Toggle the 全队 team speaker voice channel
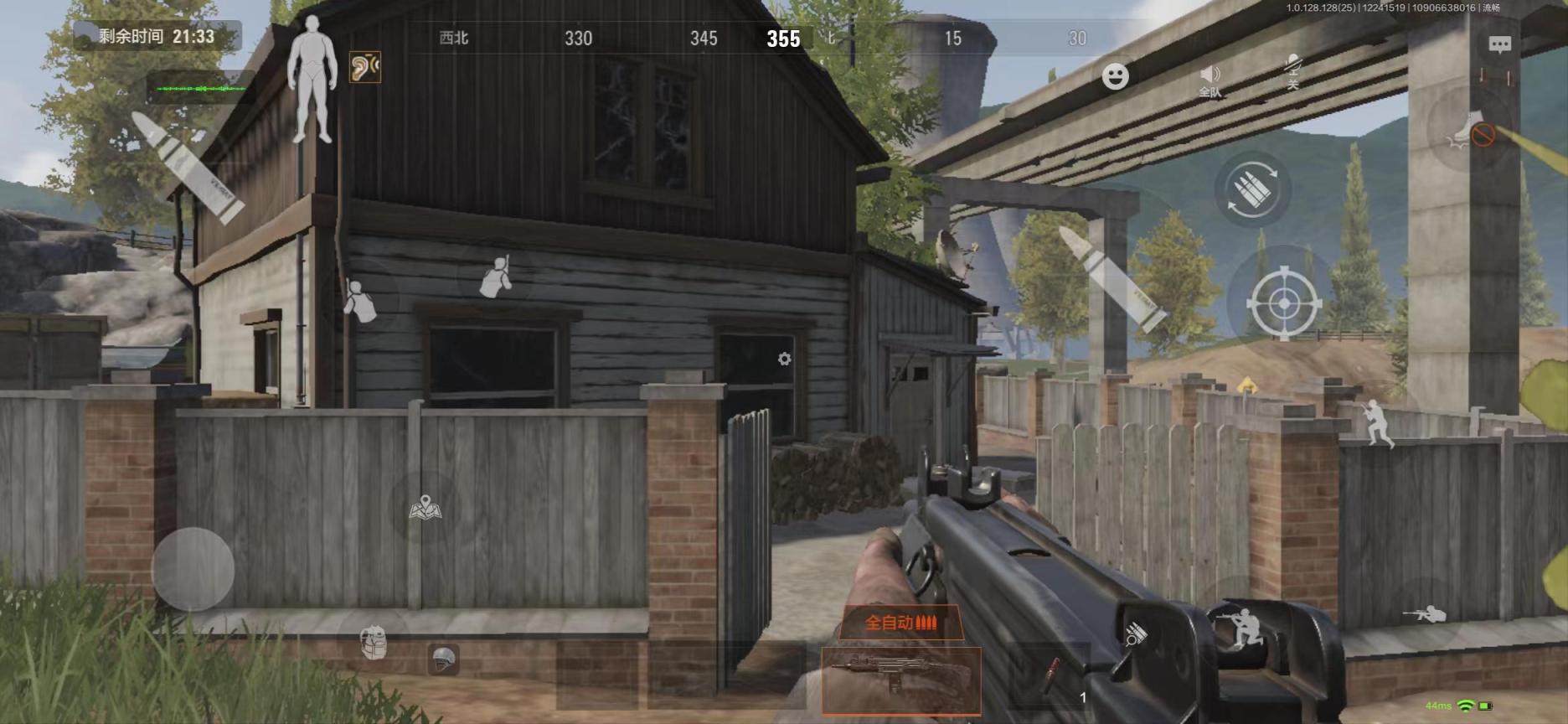Screen dimensions: 1568x724 point(1210,80)
